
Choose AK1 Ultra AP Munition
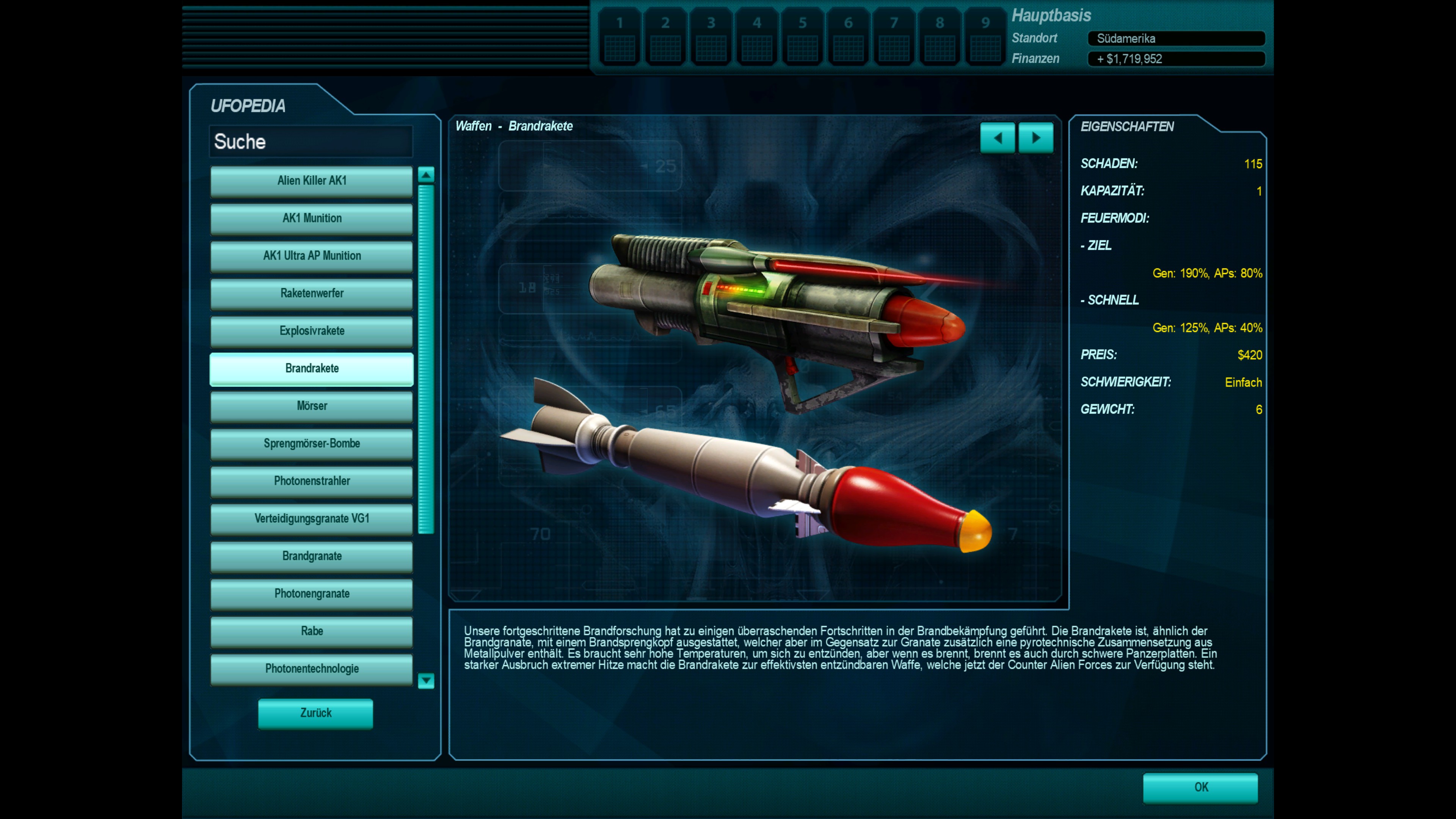click(311, 256)
